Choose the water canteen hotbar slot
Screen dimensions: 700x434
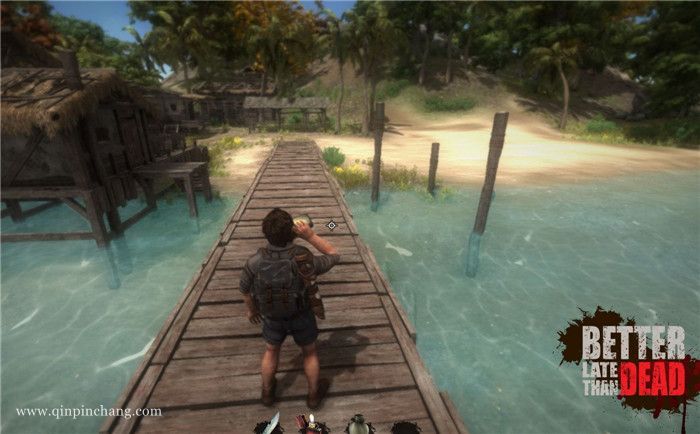click(358, 424)
